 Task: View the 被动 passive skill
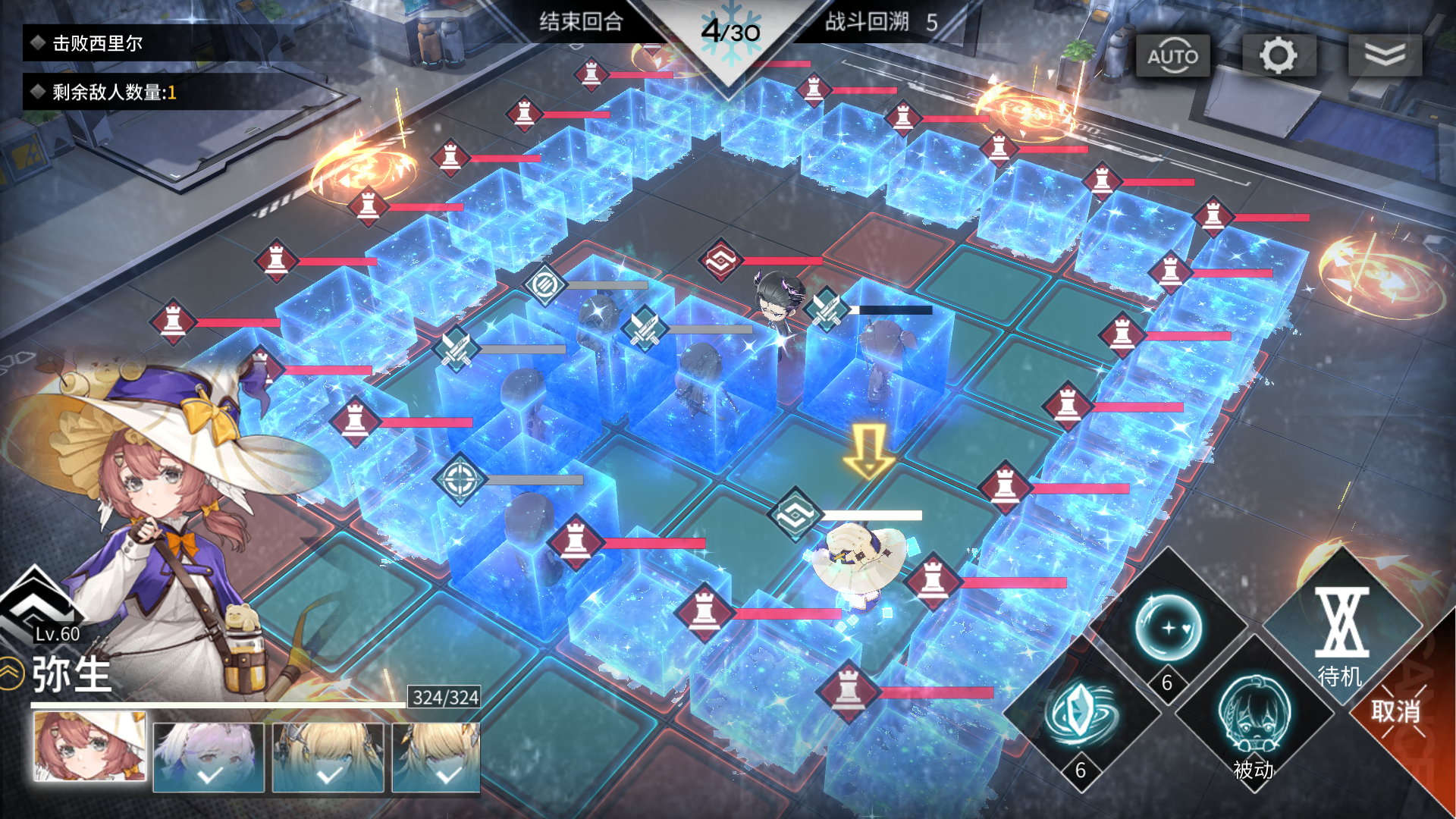(x=1254, y=720)
